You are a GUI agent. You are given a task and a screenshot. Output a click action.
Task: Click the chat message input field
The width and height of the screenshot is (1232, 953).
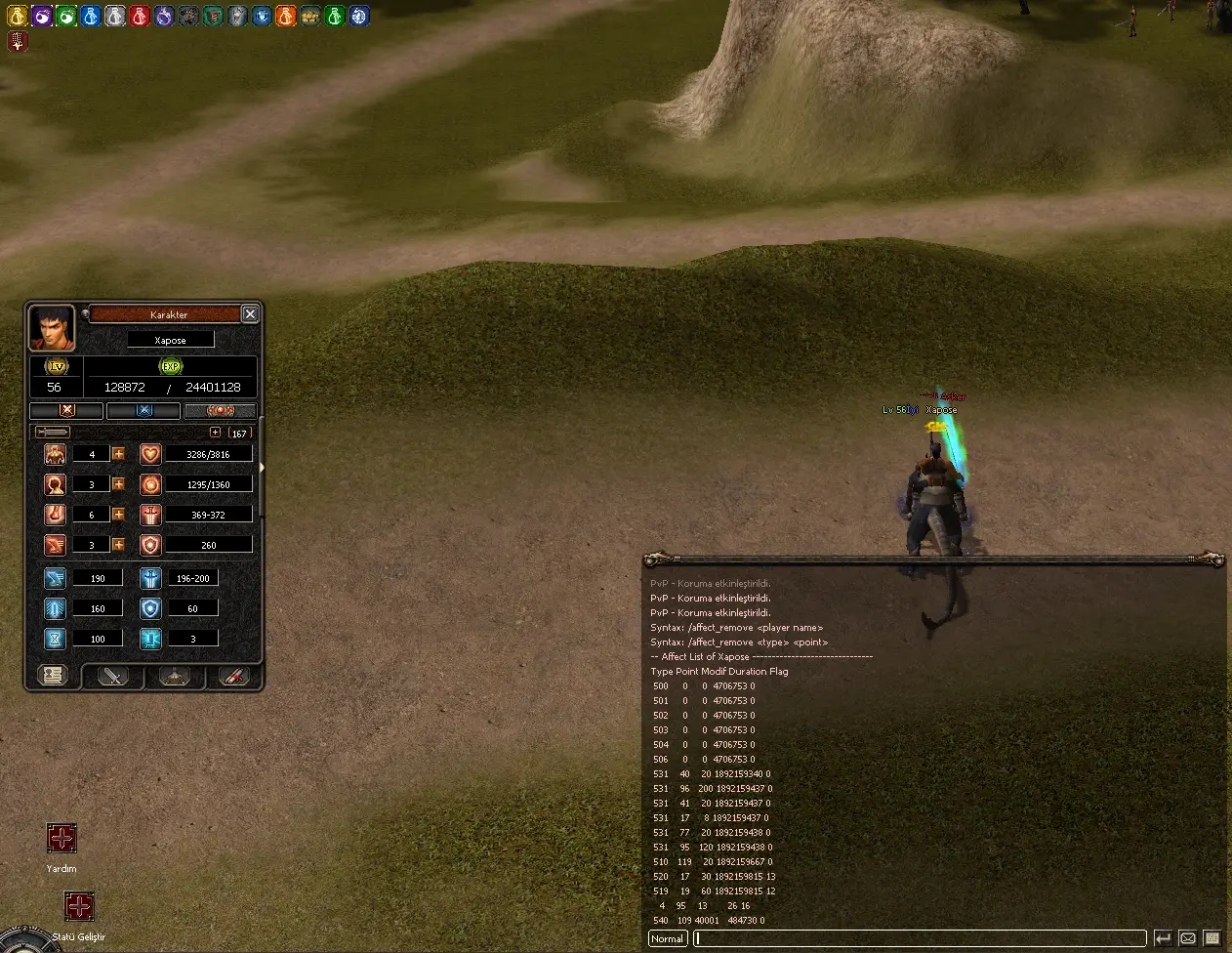(920, 938)
